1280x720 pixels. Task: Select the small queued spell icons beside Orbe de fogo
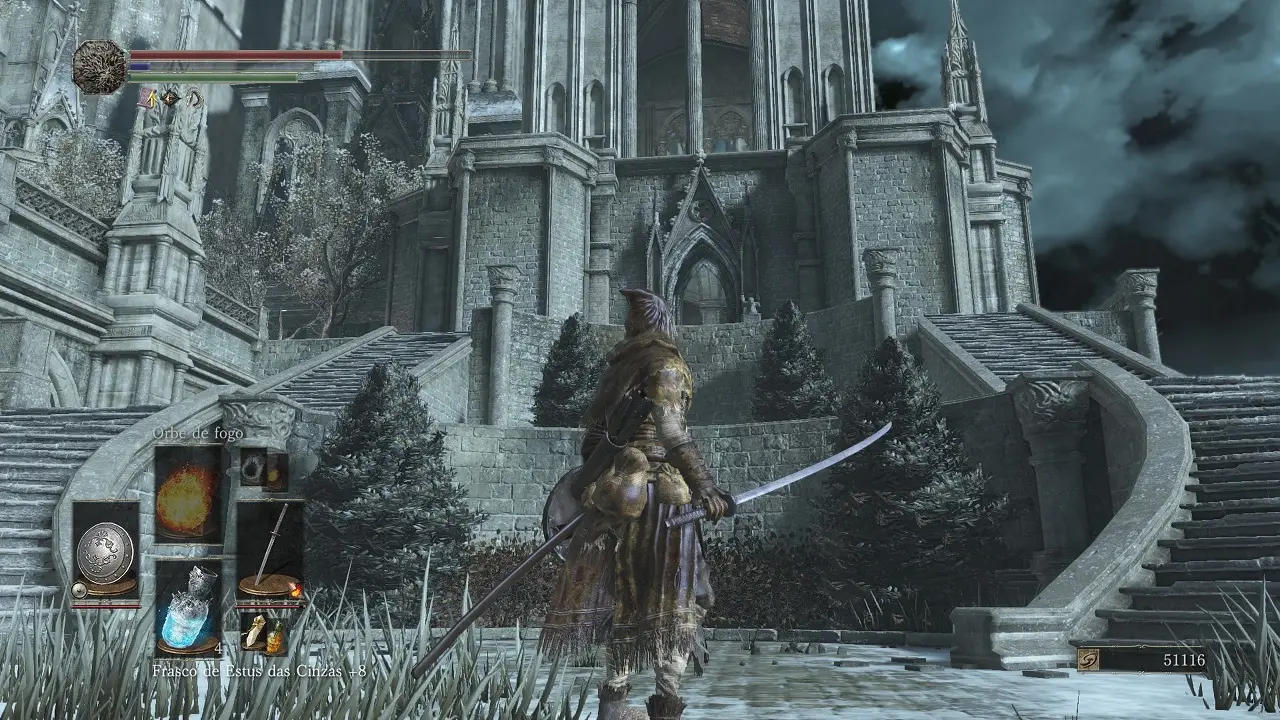(264, 468)
